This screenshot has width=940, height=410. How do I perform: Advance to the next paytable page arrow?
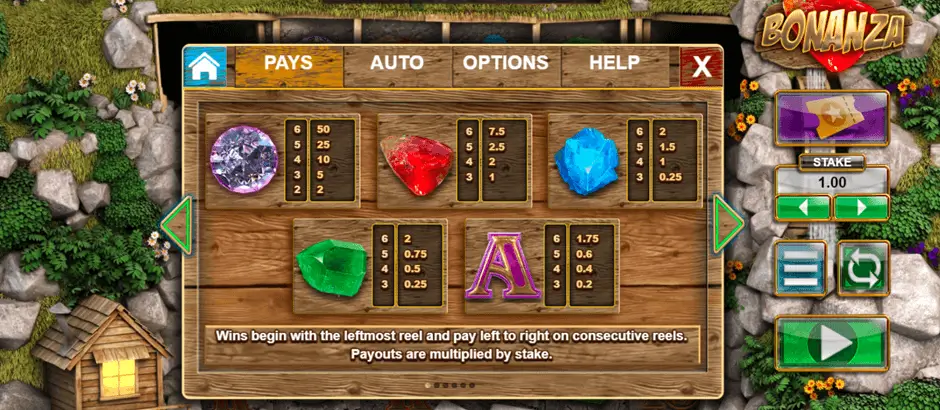click(x=727, y=224)
